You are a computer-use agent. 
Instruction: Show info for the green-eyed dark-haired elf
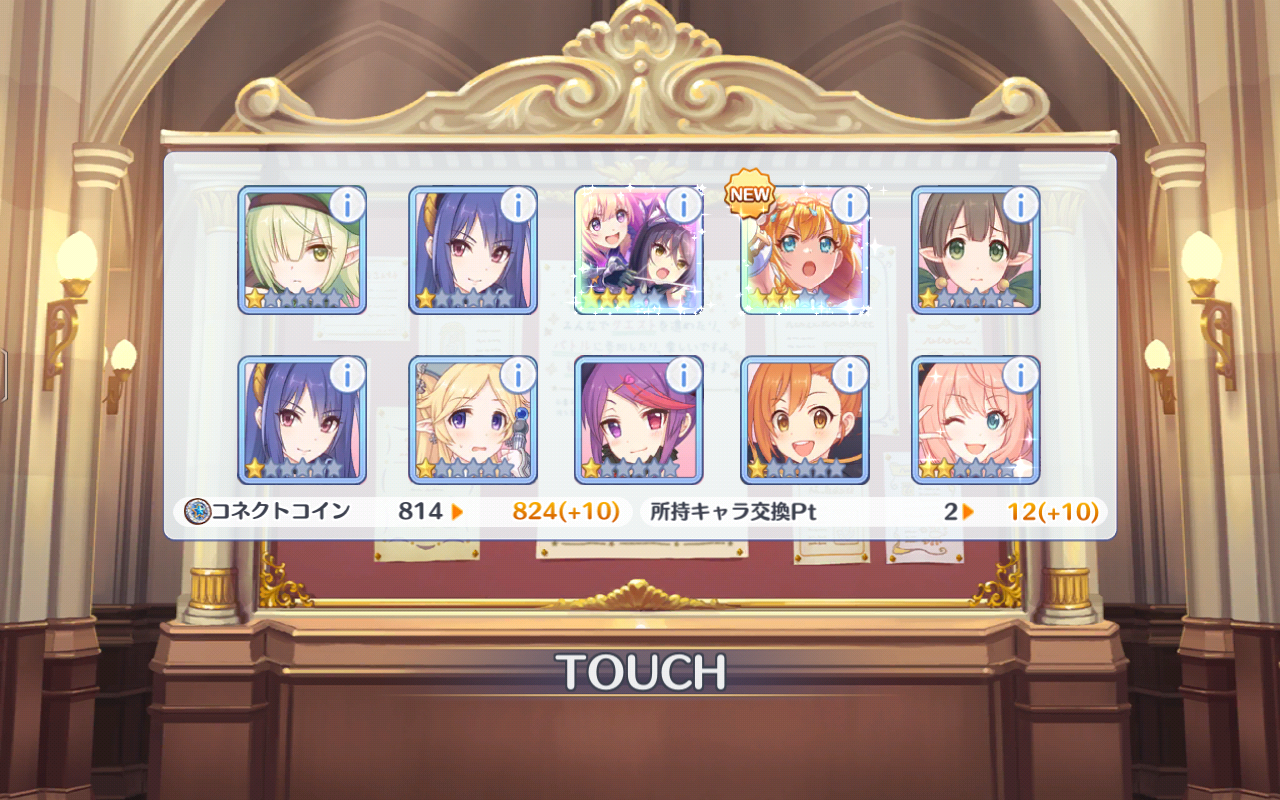pos(1020,205)
